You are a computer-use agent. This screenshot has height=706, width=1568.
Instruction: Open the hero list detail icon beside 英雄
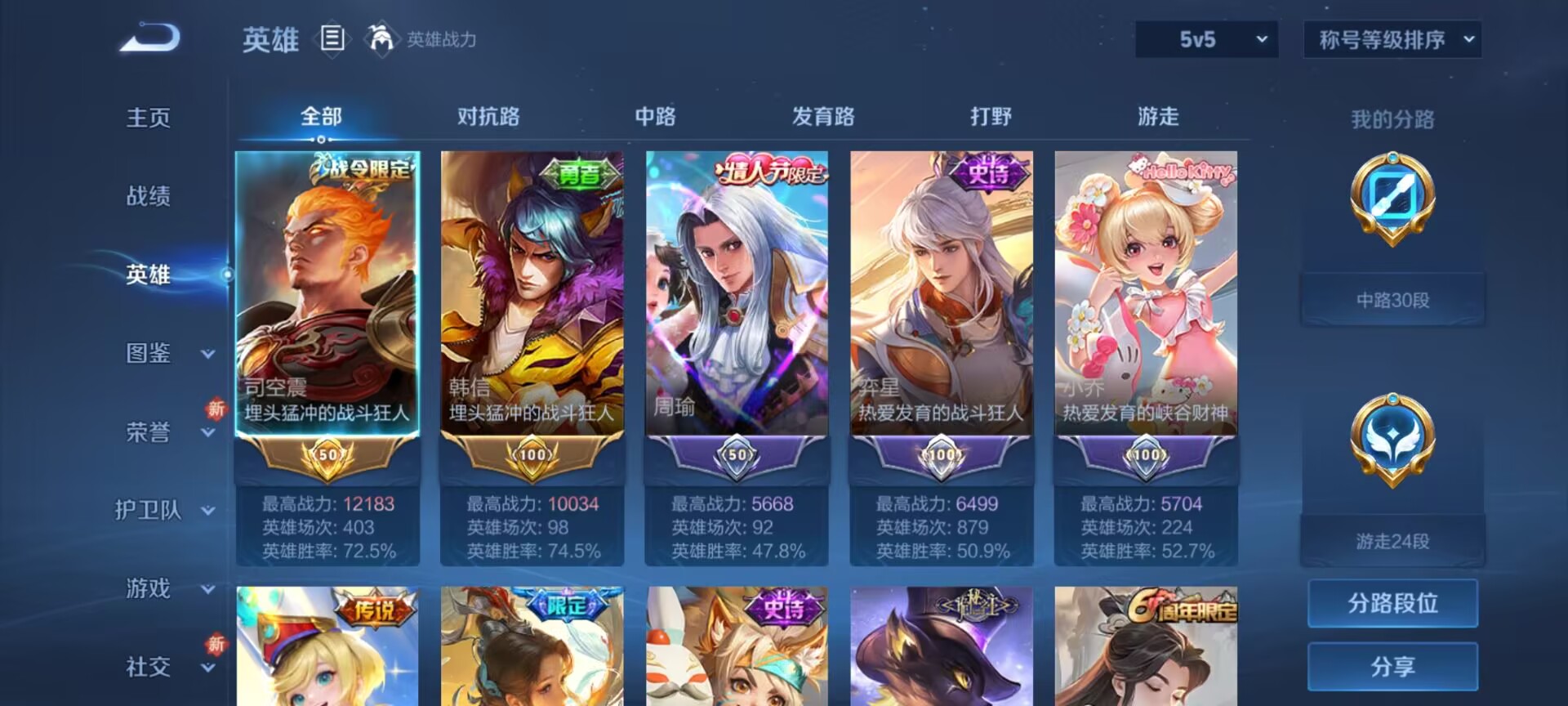[x=334, y=37]
